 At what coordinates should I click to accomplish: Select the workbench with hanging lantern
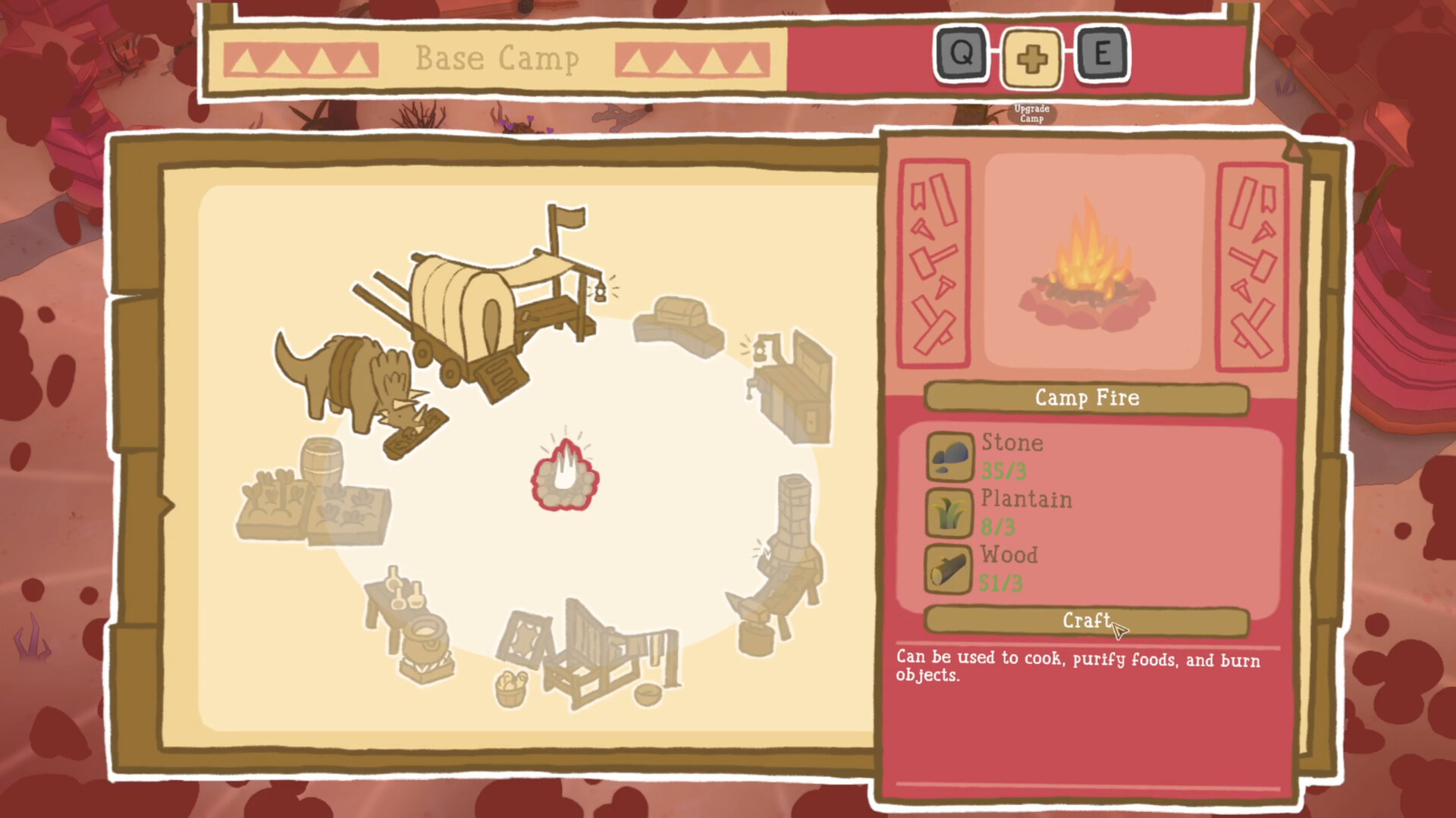[x=792, y=387]
